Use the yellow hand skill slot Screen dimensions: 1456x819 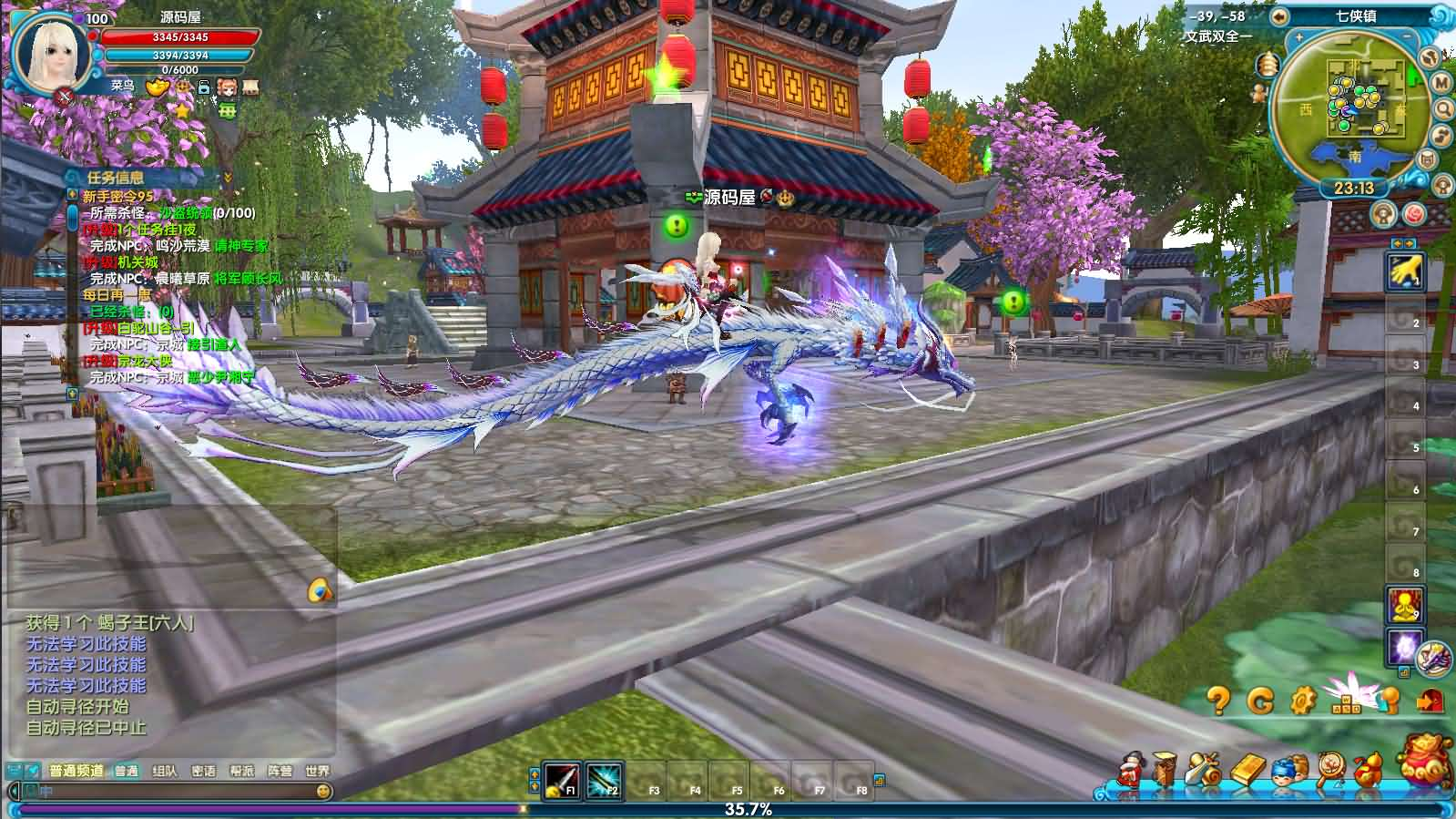coord(1404,271)
